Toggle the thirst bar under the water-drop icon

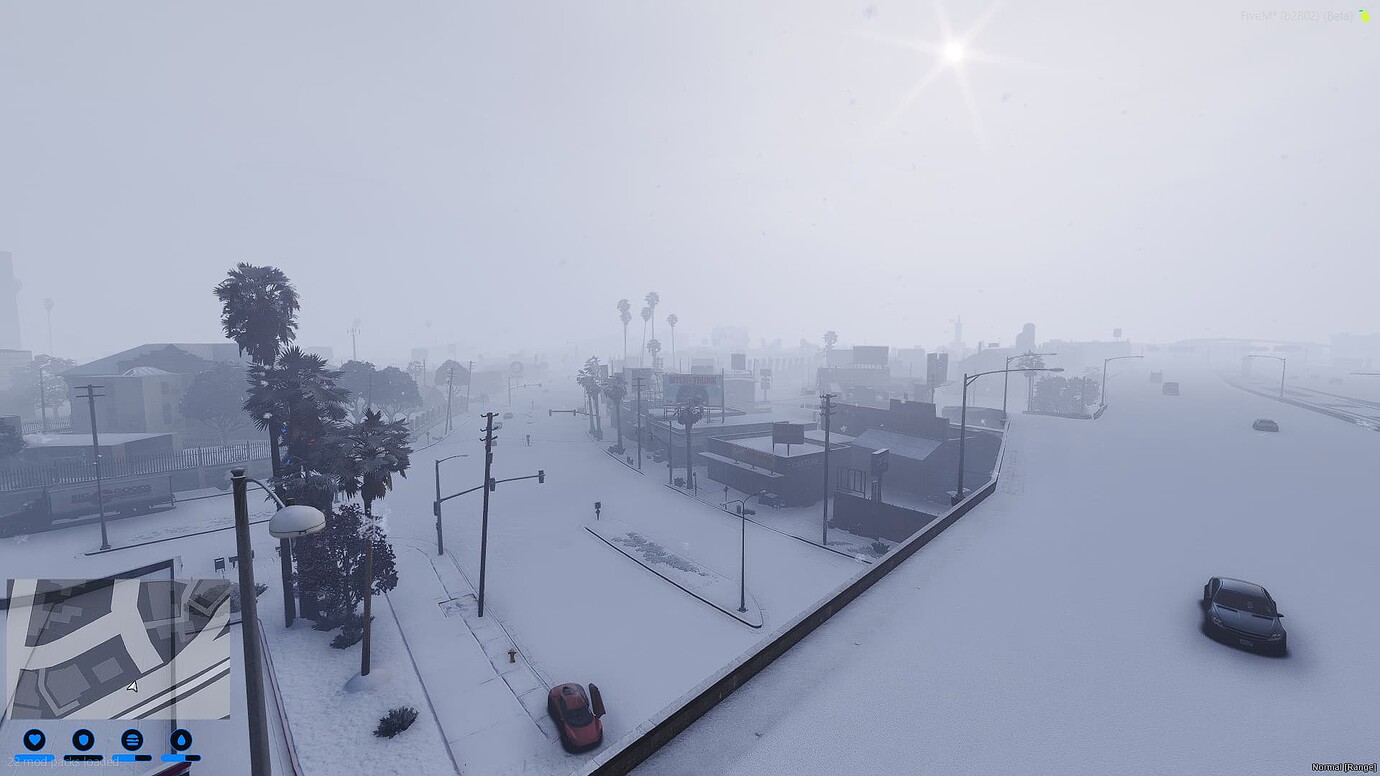tap(182, 758)
